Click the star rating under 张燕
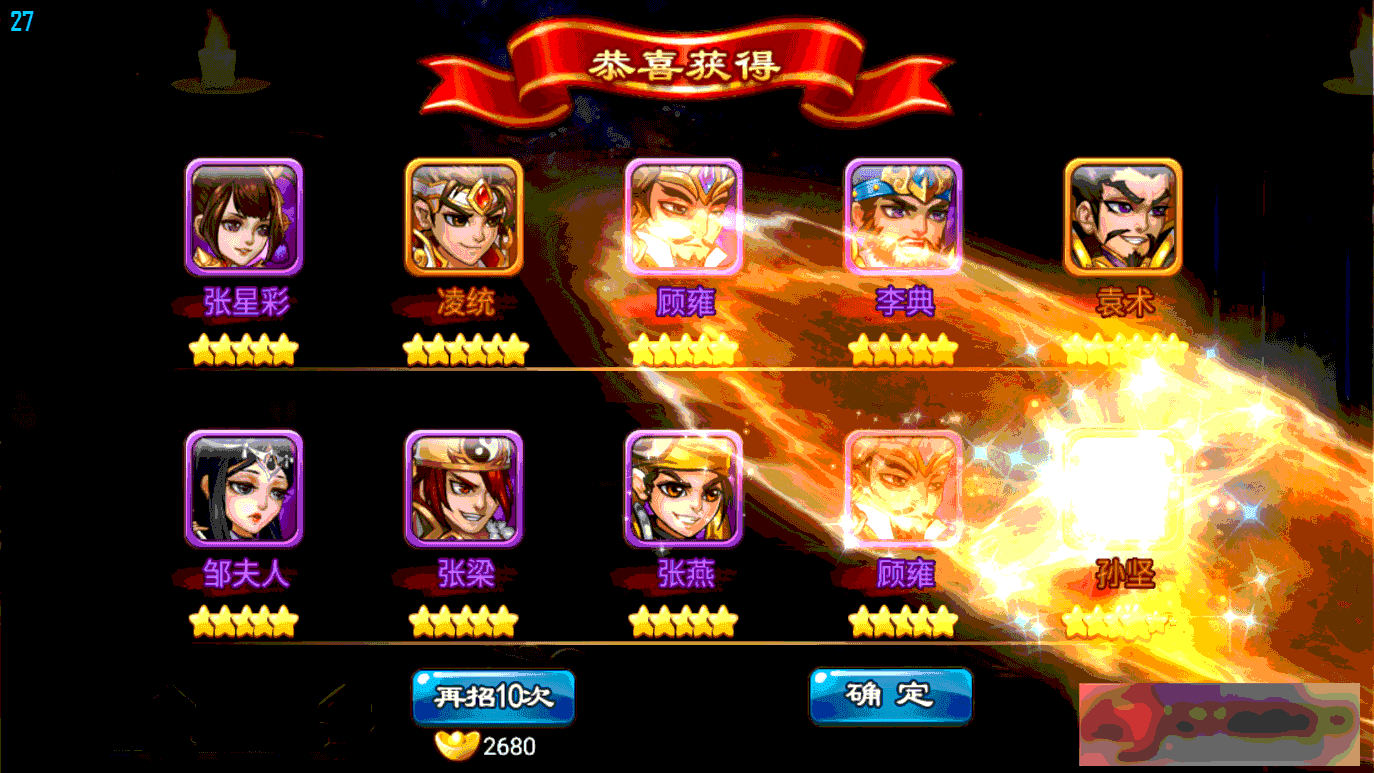 (684, 622)
